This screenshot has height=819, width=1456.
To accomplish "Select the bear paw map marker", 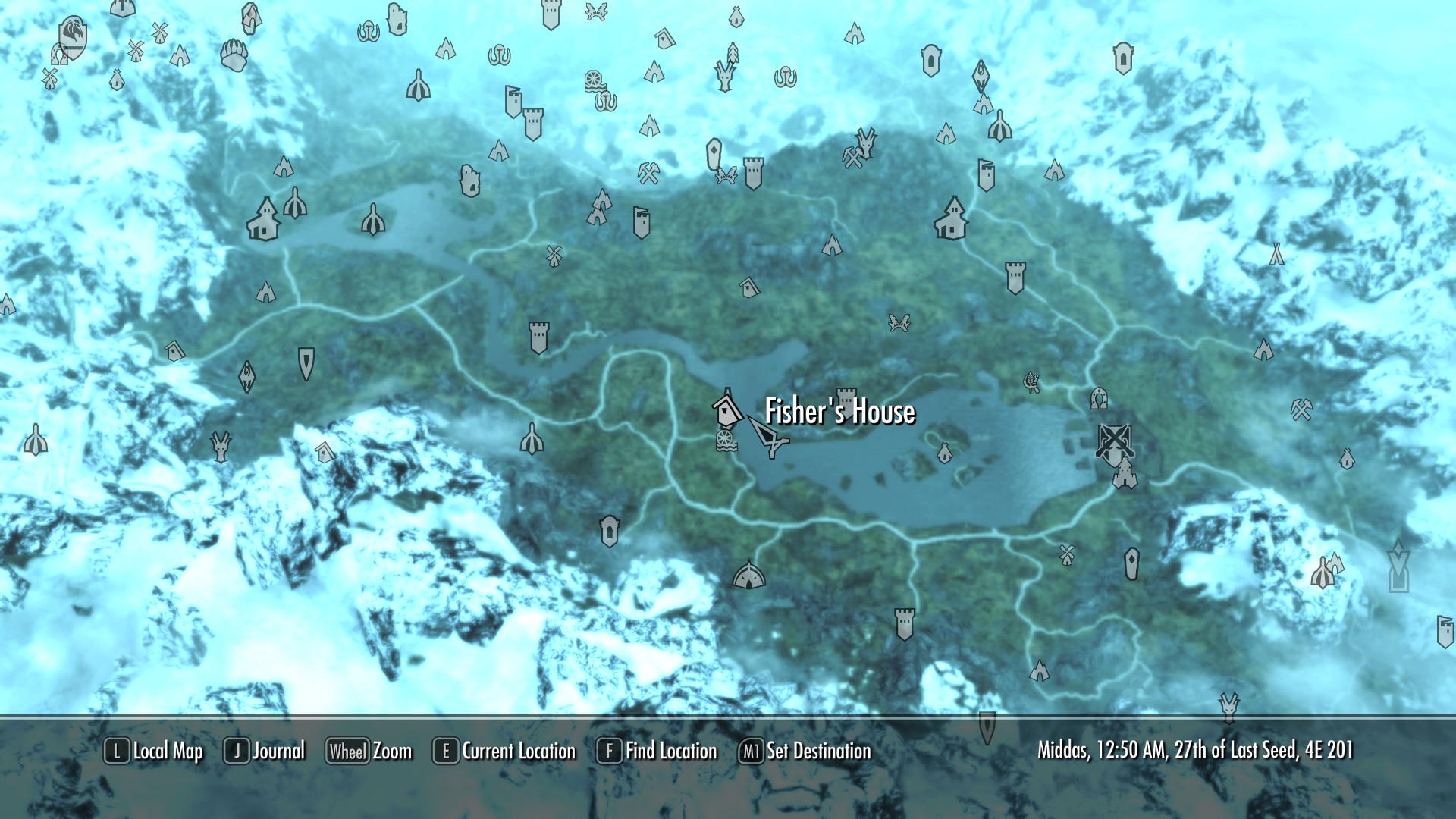I will (234, 55).
